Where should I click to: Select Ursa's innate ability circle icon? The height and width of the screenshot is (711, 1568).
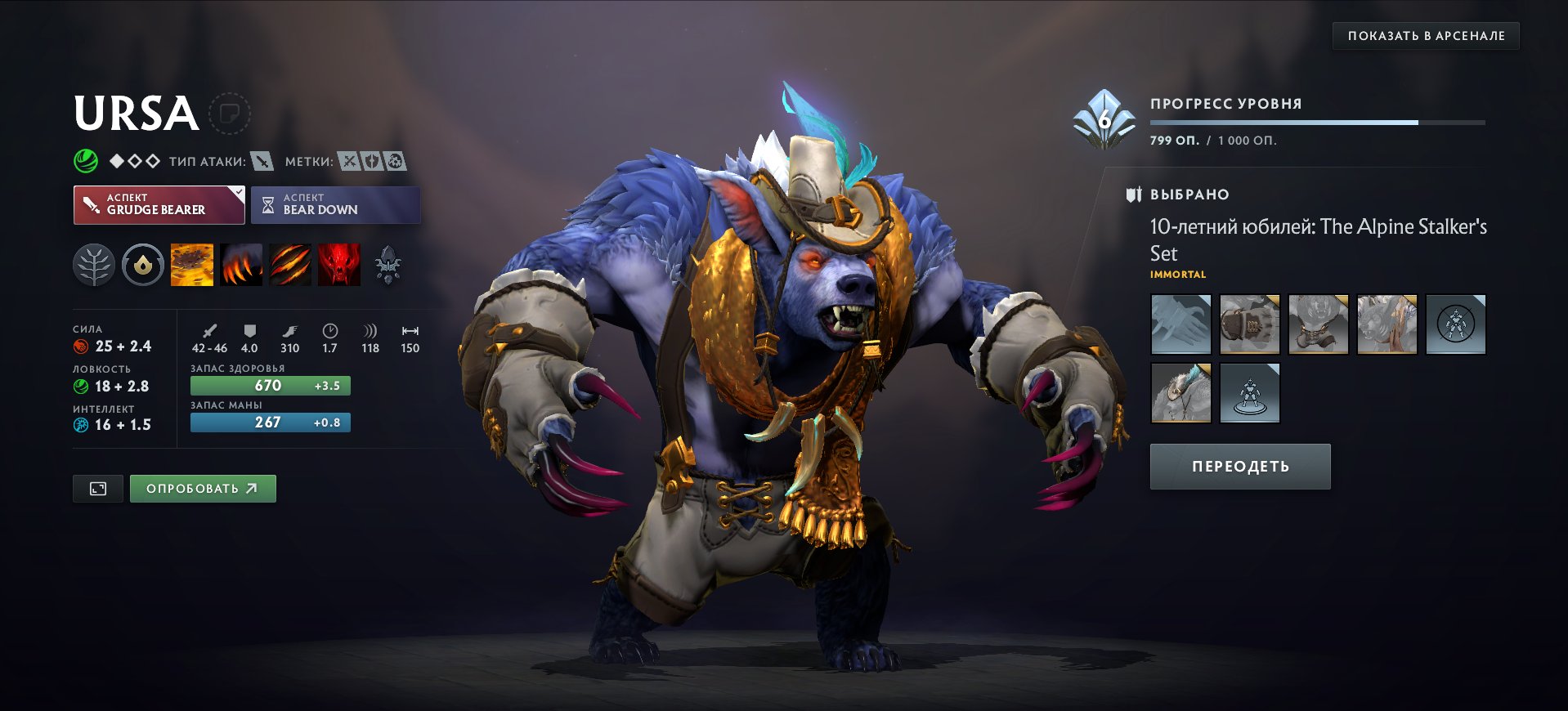[x=142, y=263]
